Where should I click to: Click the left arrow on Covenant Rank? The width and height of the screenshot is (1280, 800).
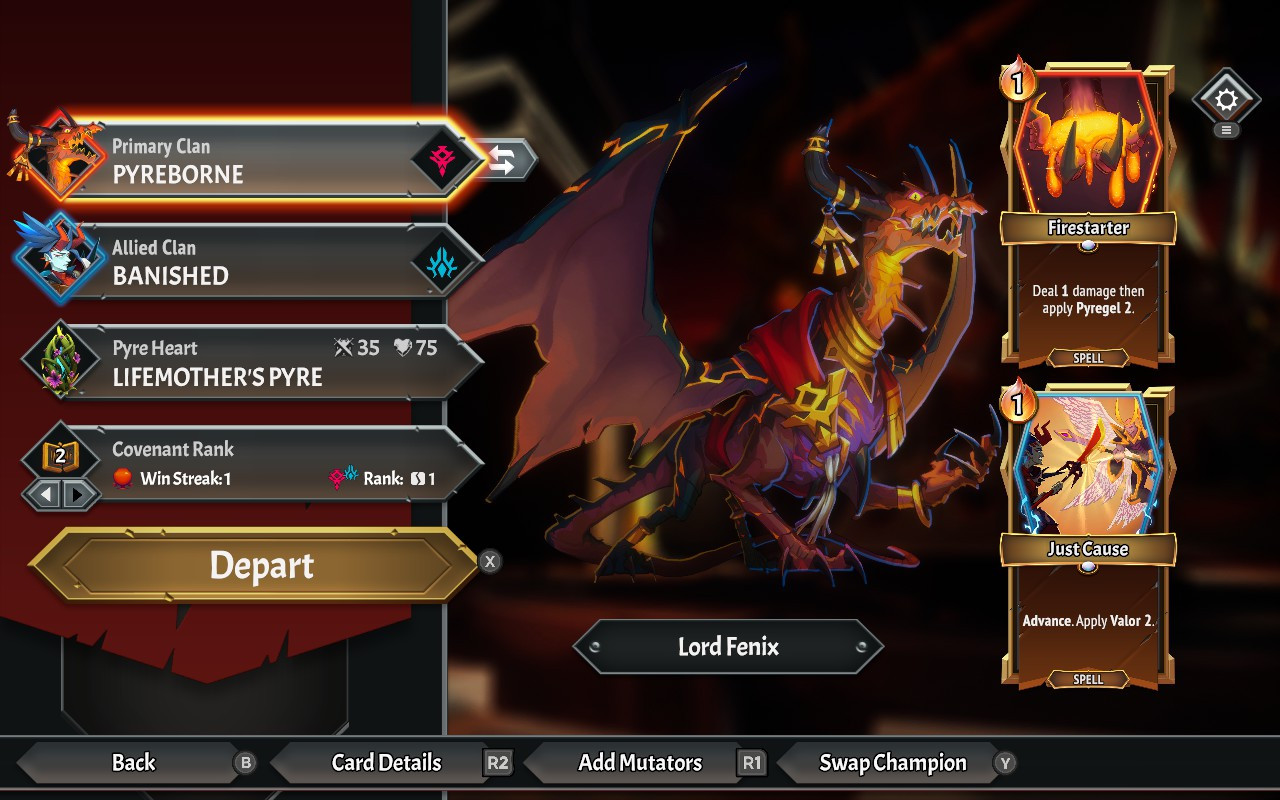point(44,494)
